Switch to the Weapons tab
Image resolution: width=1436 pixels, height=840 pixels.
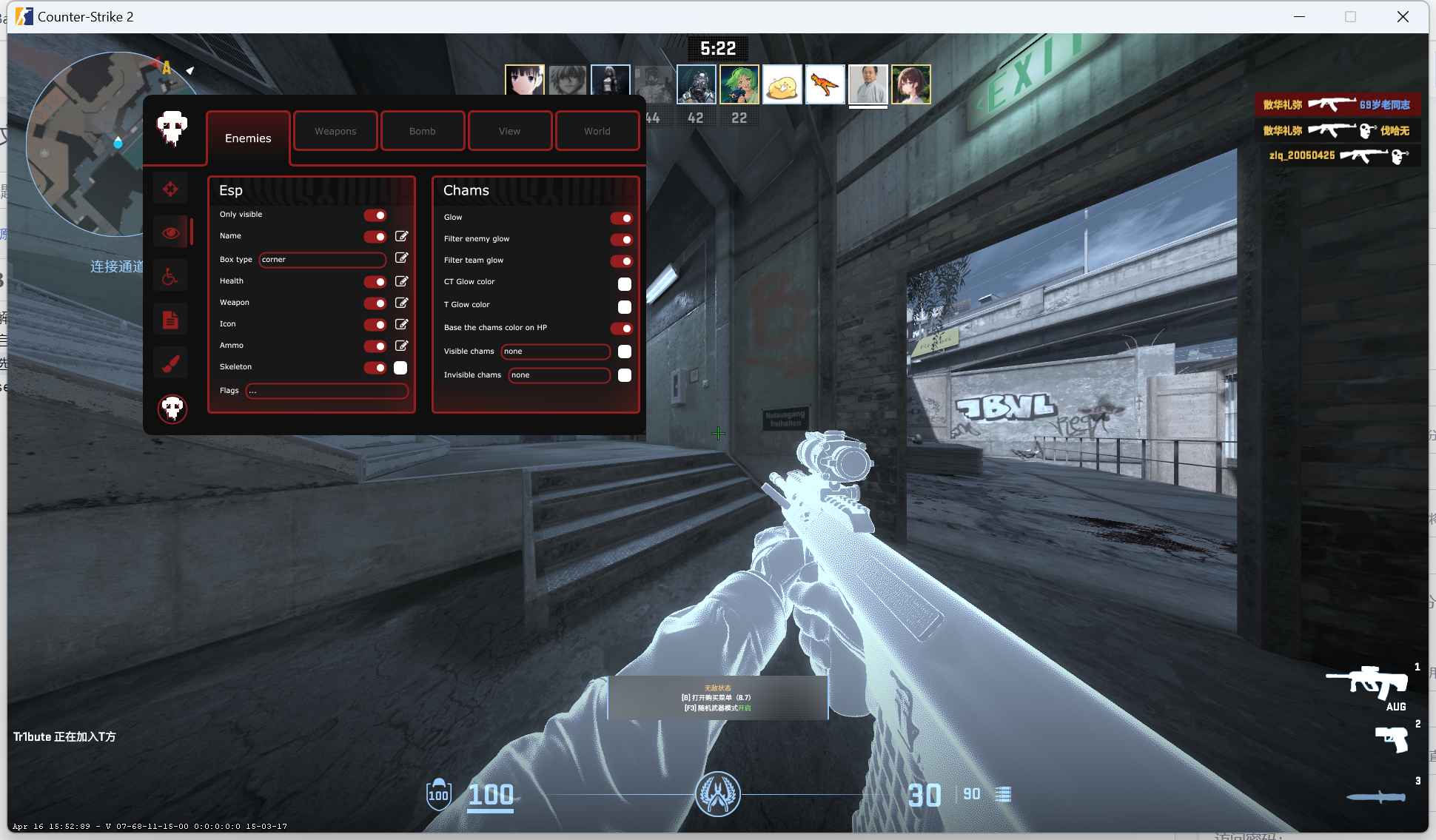point(335,131)
